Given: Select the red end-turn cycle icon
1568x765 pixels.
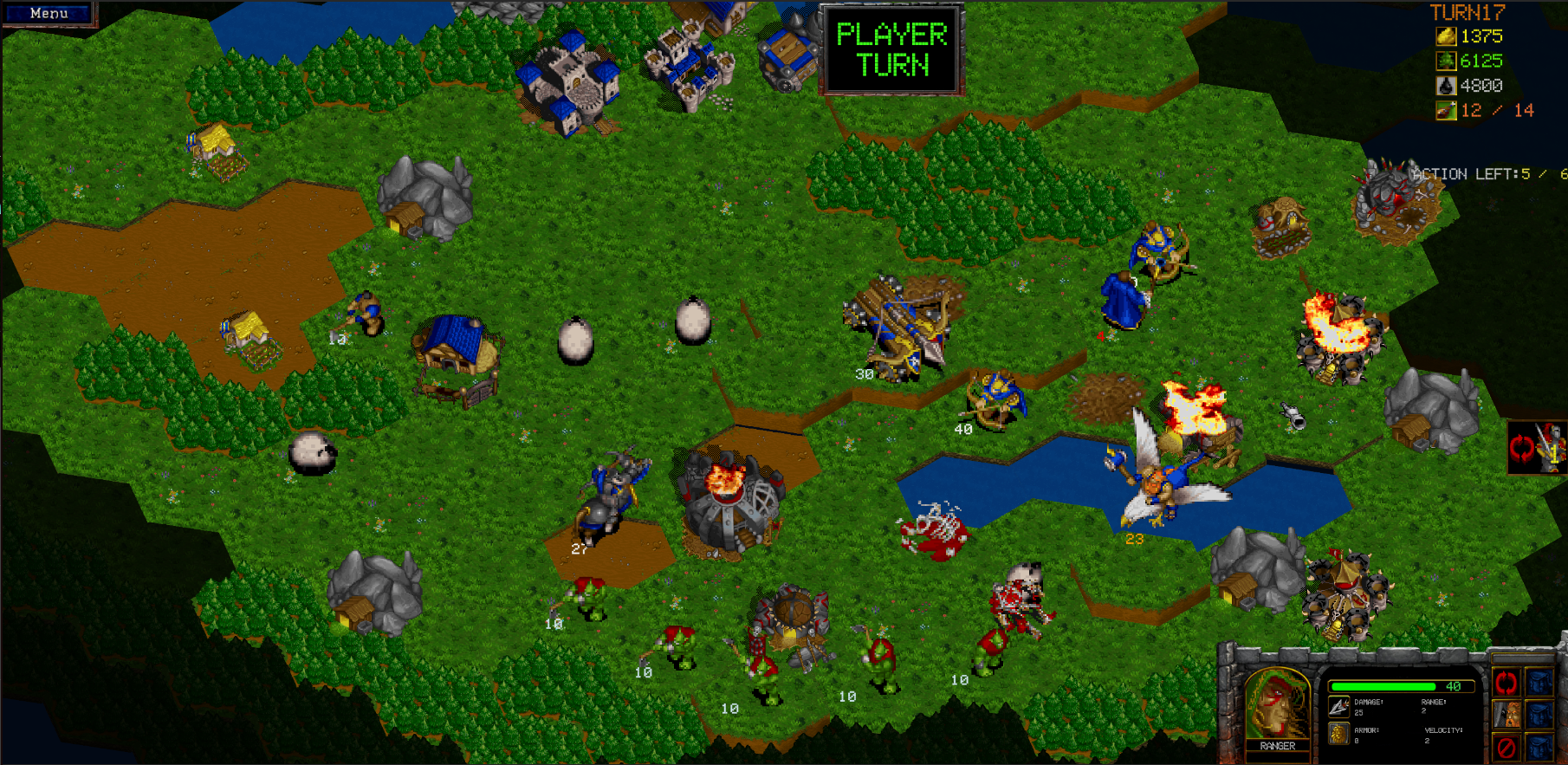Looking at the screenshot, I should click(x=1506, y=684).
